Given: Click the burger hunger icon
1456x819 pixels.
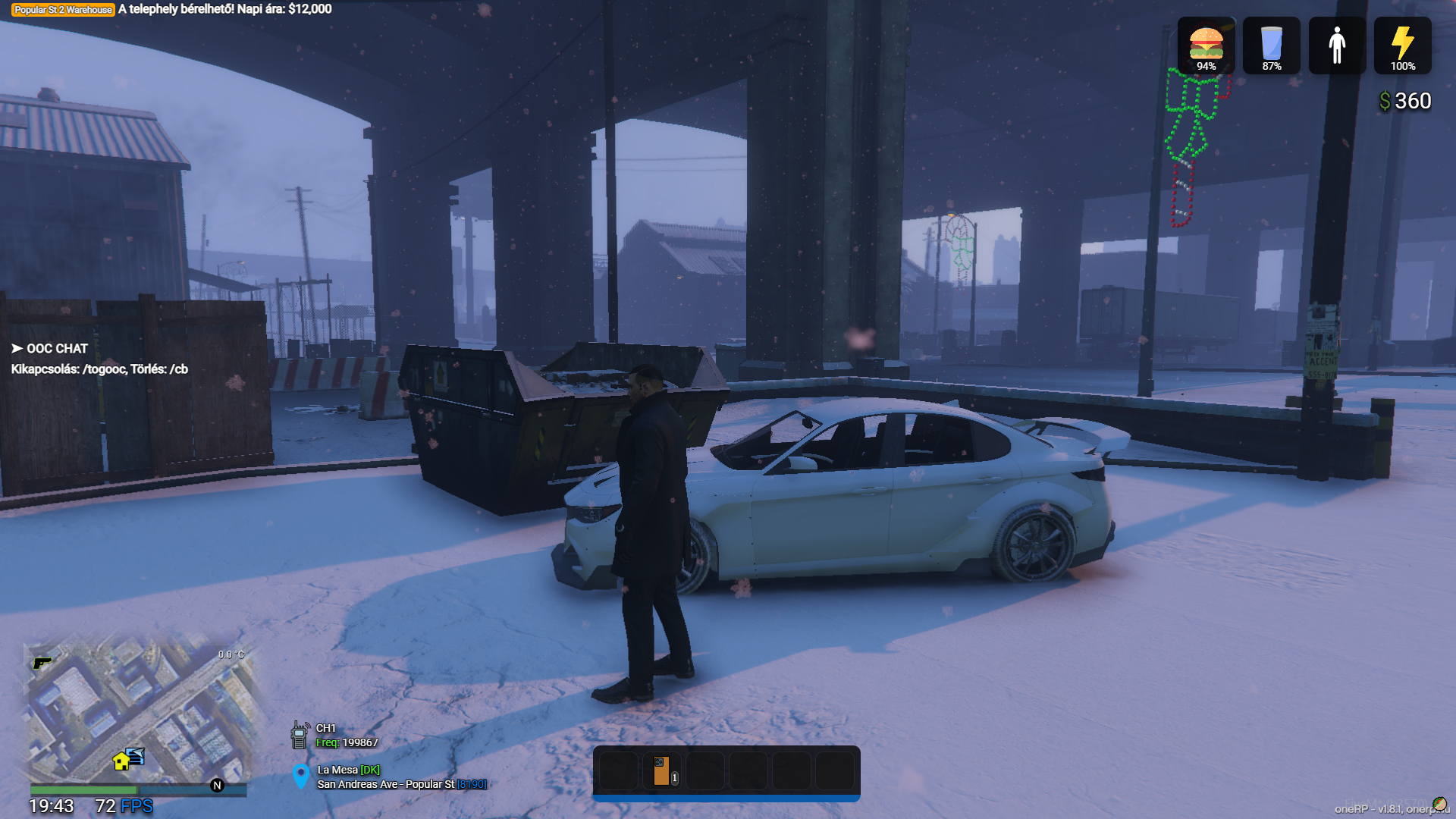Looking at the screenshot, I should click(x=1206, y=43).
